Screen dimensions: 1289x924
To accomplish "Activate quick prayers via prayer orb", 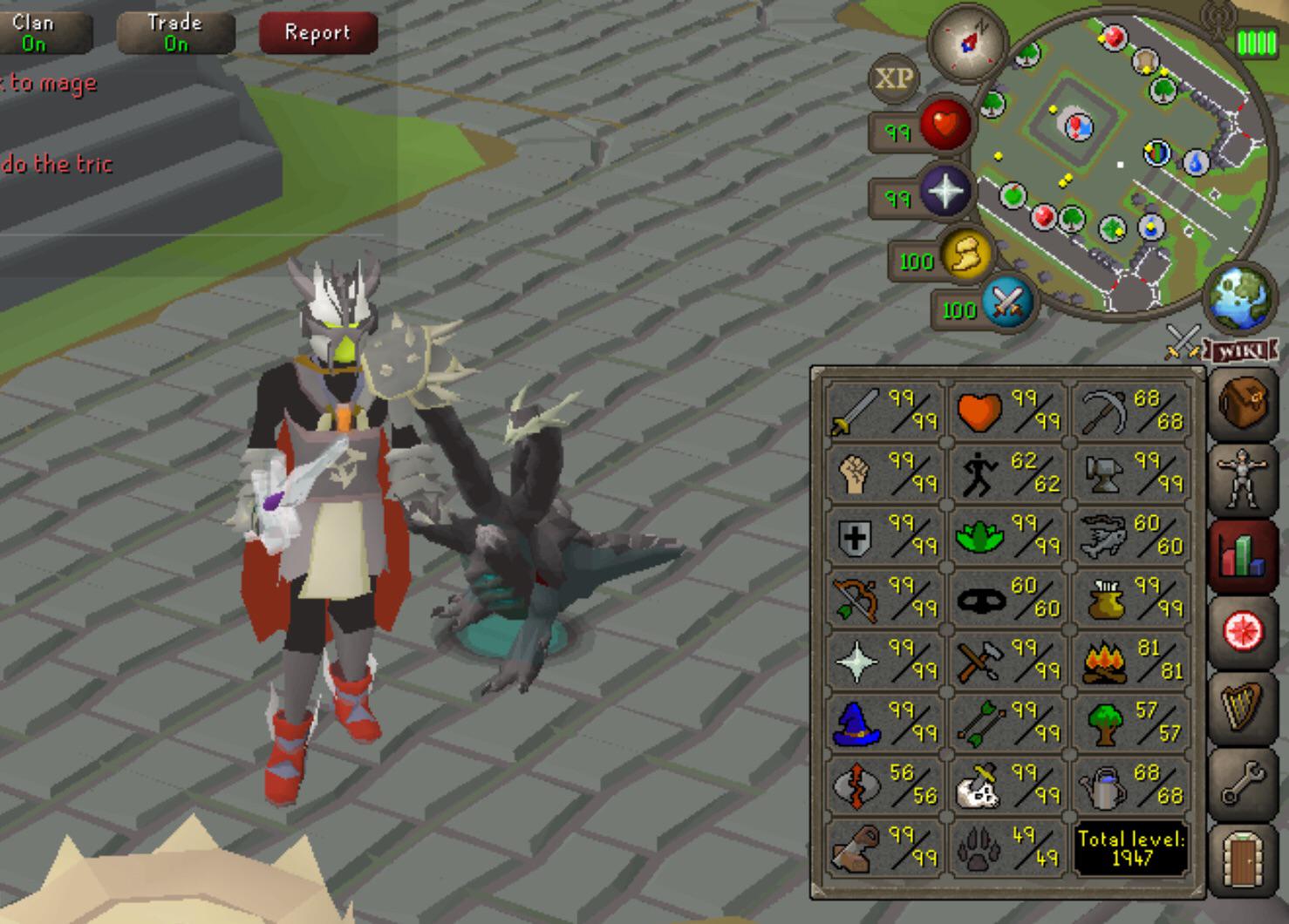I will (x=949, y=192).
